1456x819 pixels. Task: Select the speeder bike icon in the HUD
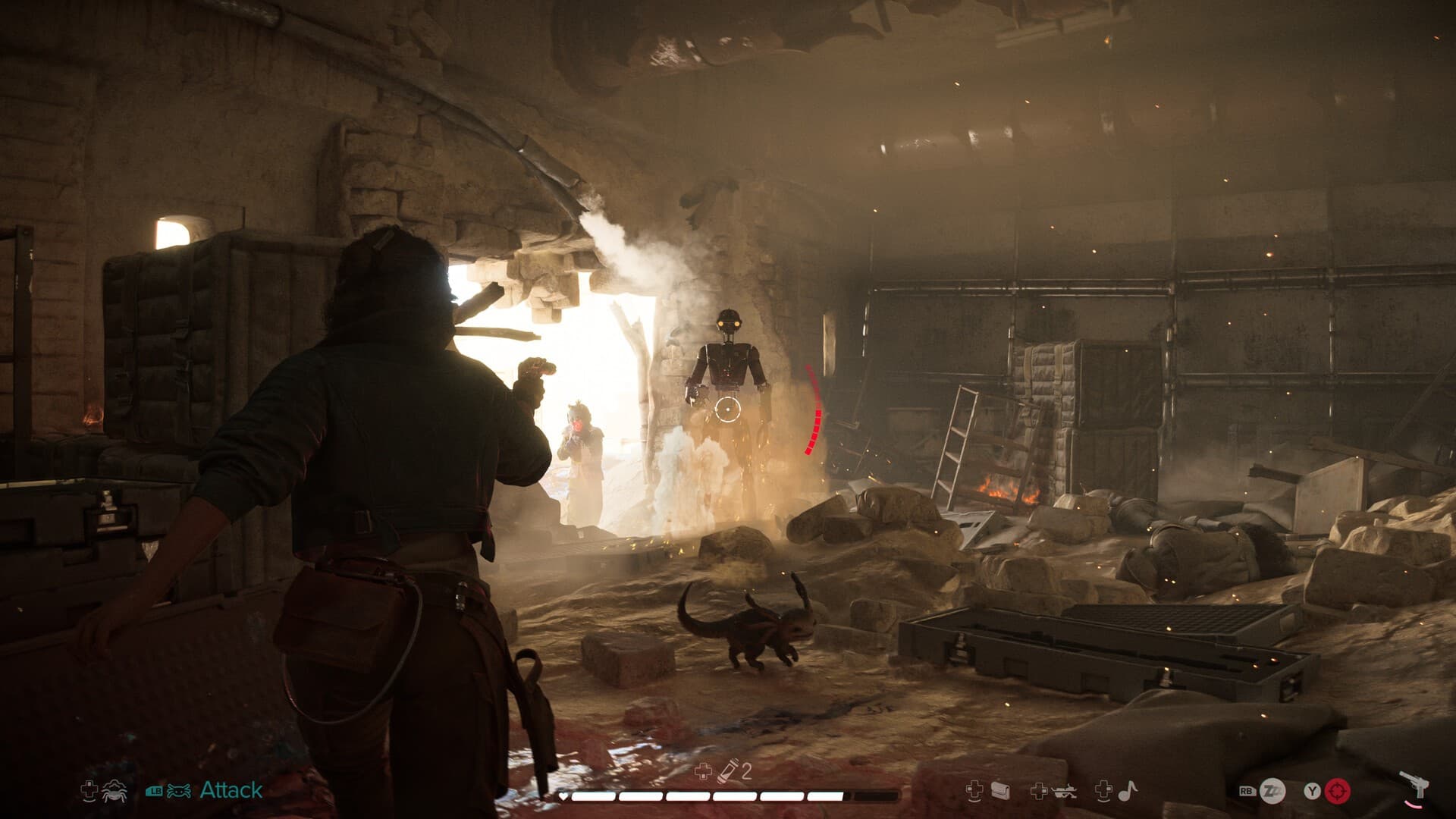coord(1065,791)
